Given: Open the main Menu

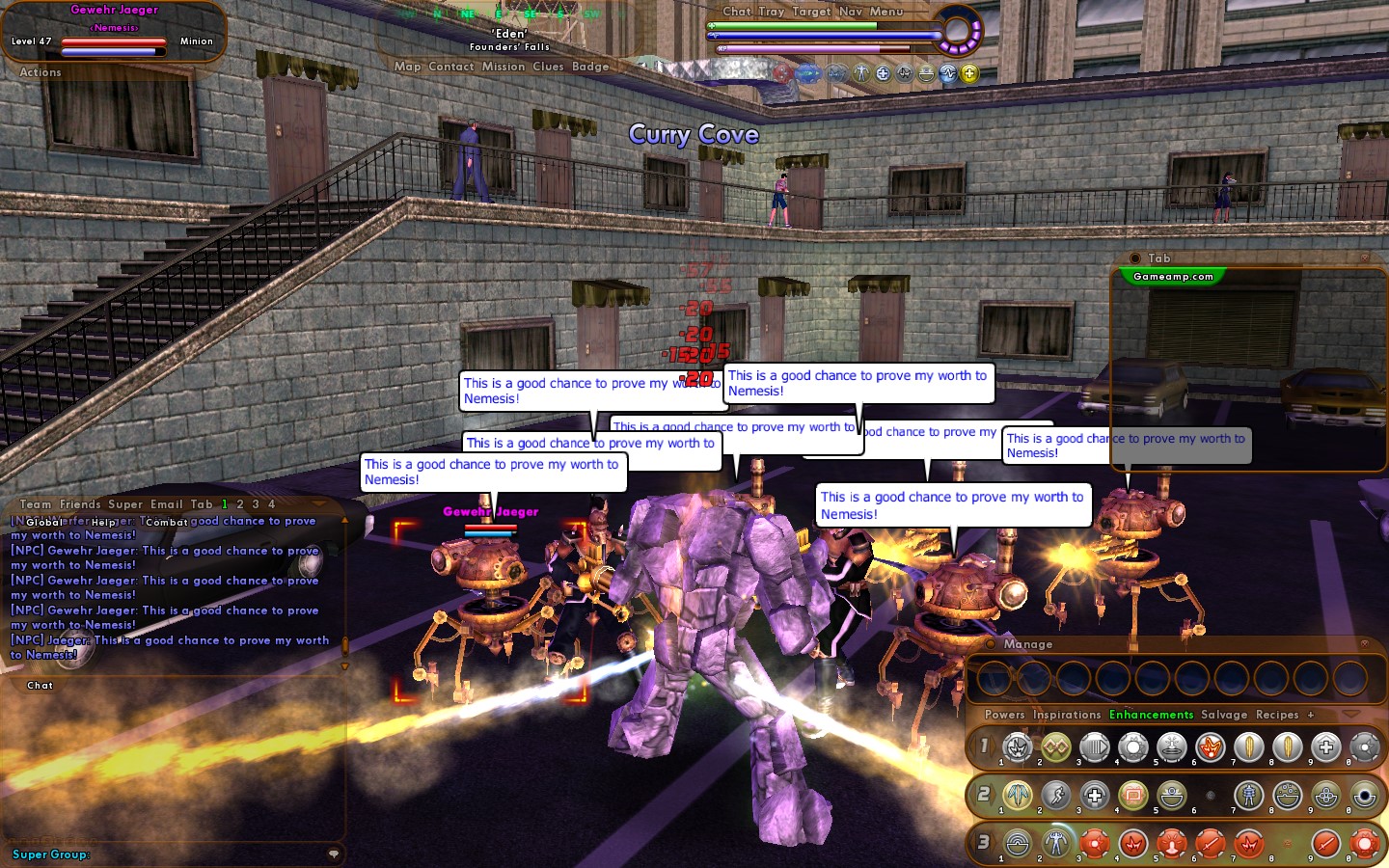Looking at the screenshot, I should 886,12.
